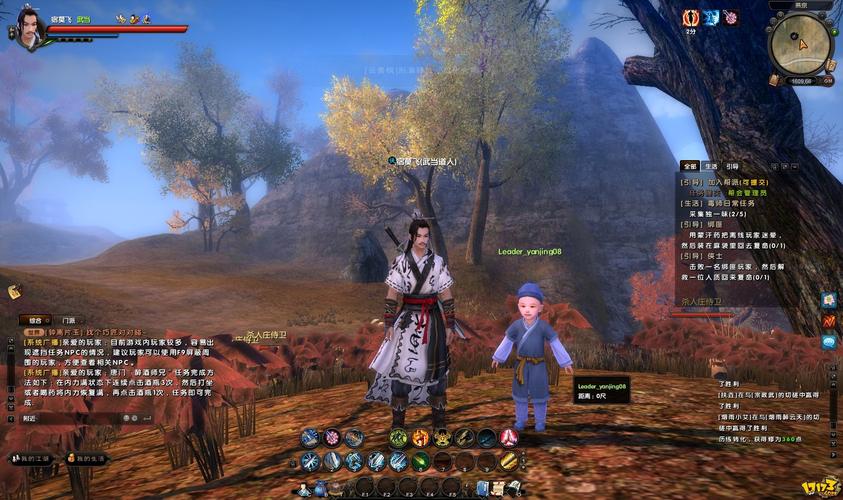Screen dimensions: 843x500
Task: Open the blue bag icon in bottom menu
Action: pyautogui.click(x=321, y=489)
